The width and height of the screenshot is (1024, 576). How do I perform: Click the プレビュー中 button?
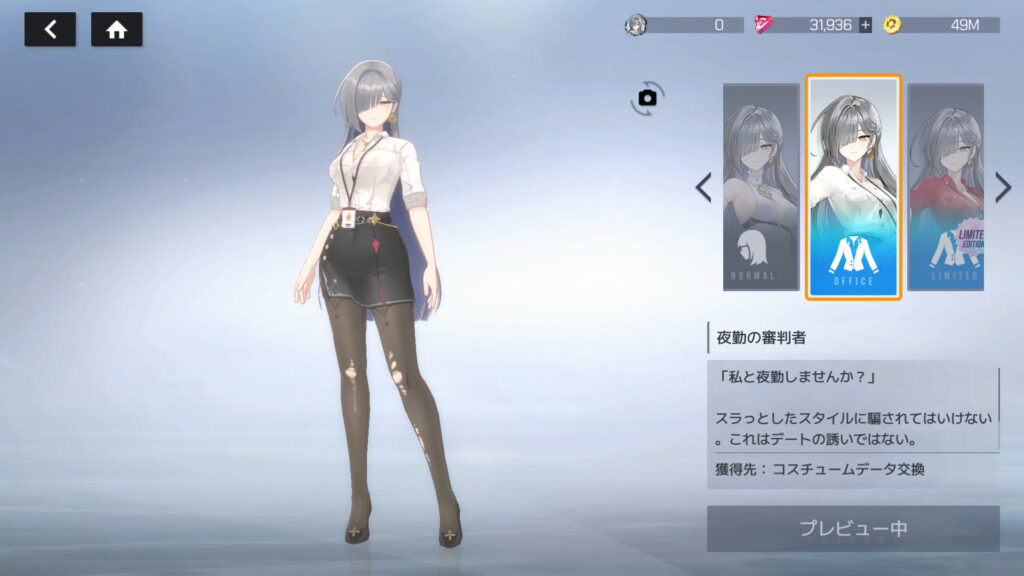pyautogui.click(x=853, y=528)
